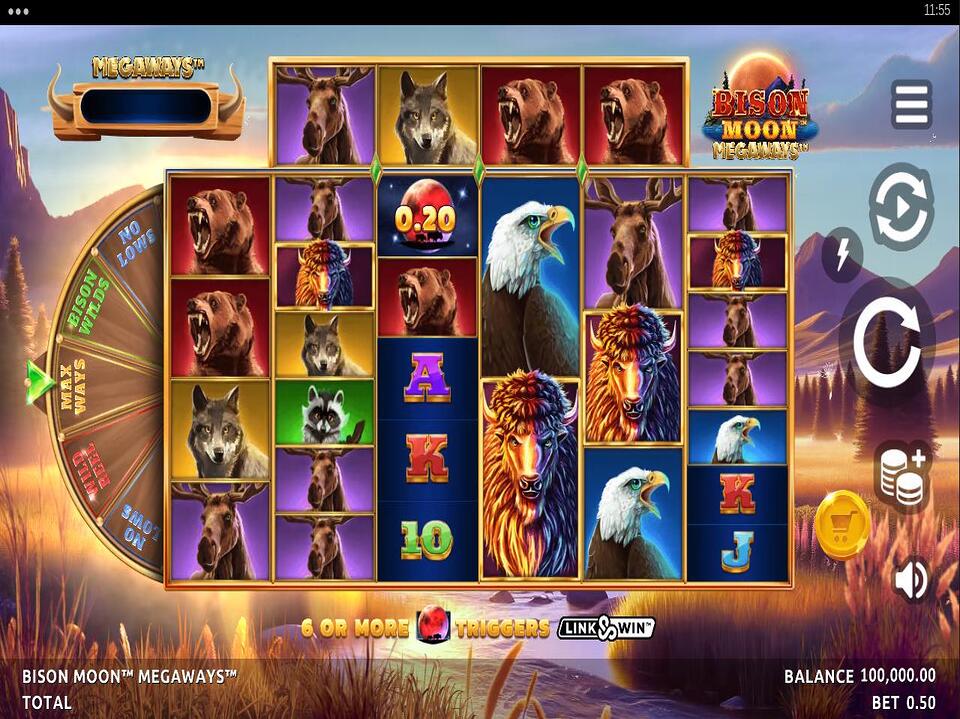Click the three dots window menu
Viewport: 960px width, 719px height.
pyautogui.click(x=18, y=11)
